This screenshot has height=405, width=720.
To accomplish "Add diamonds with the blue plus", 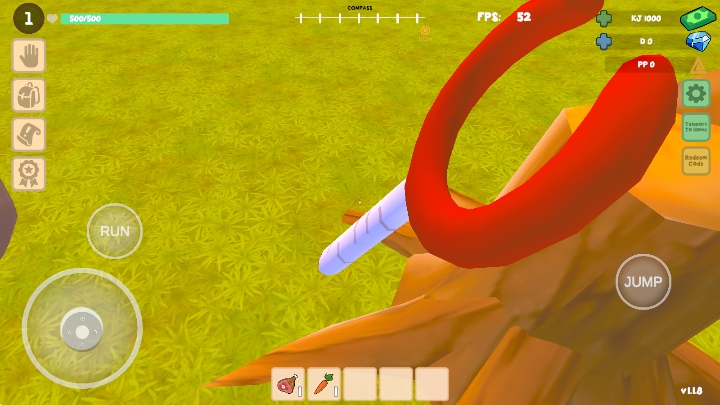I will (x=604, y=41).
